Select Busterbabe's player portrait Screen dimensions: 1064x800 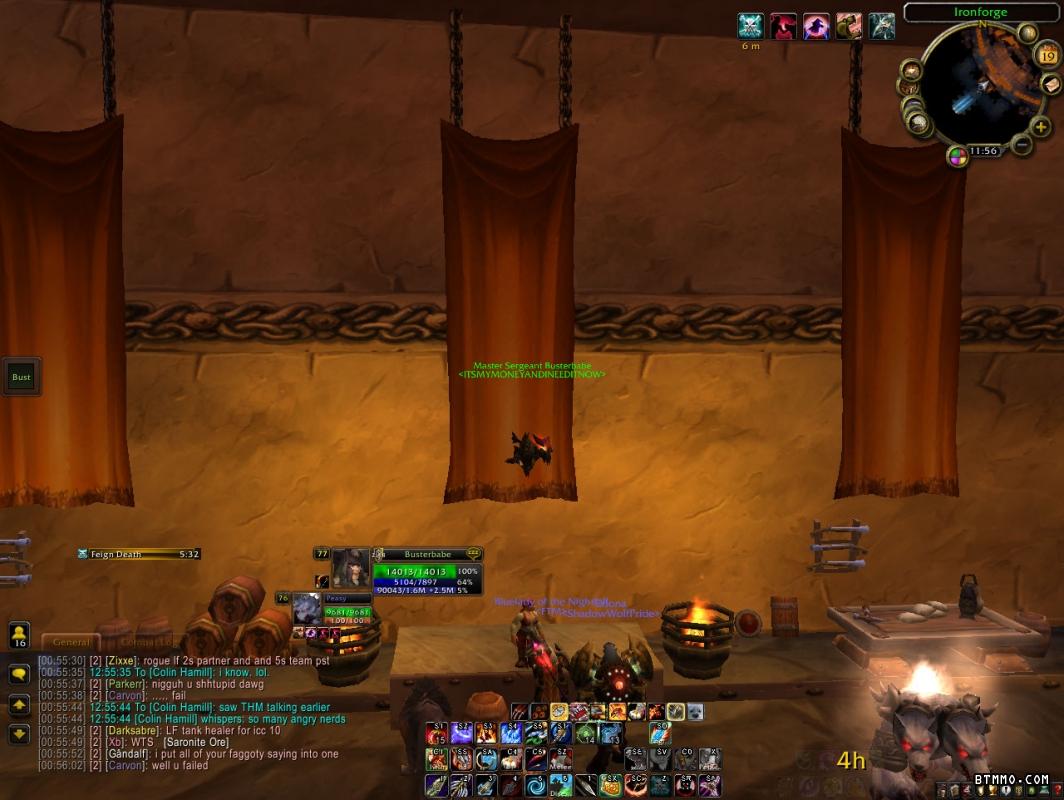(351, 568)
